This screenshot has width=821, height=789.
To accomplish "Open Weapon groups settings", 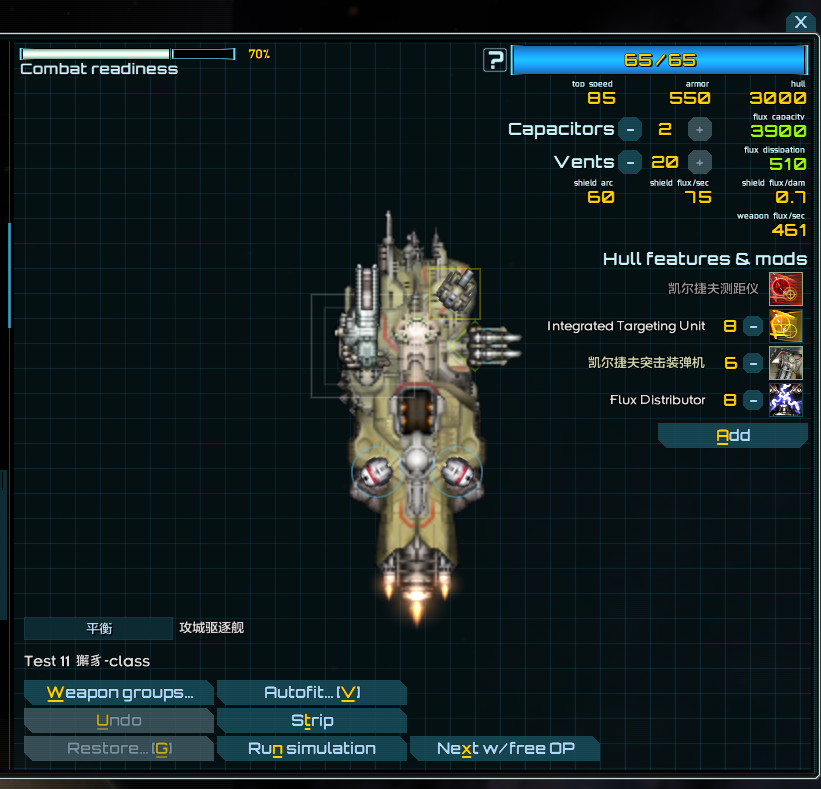I will click(x=118, y=693).
